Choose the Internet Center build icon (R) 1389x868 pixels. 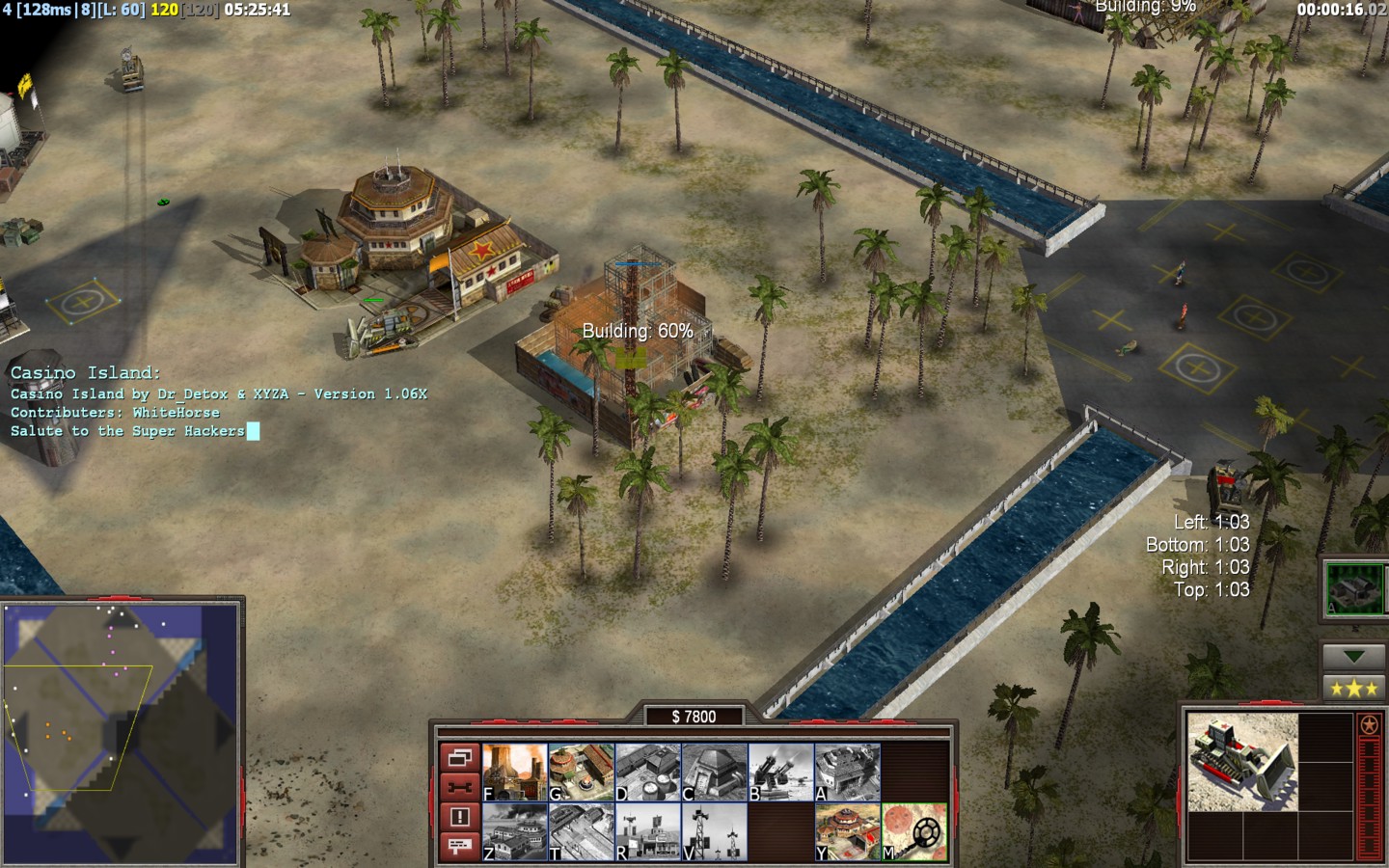[647, 832]
